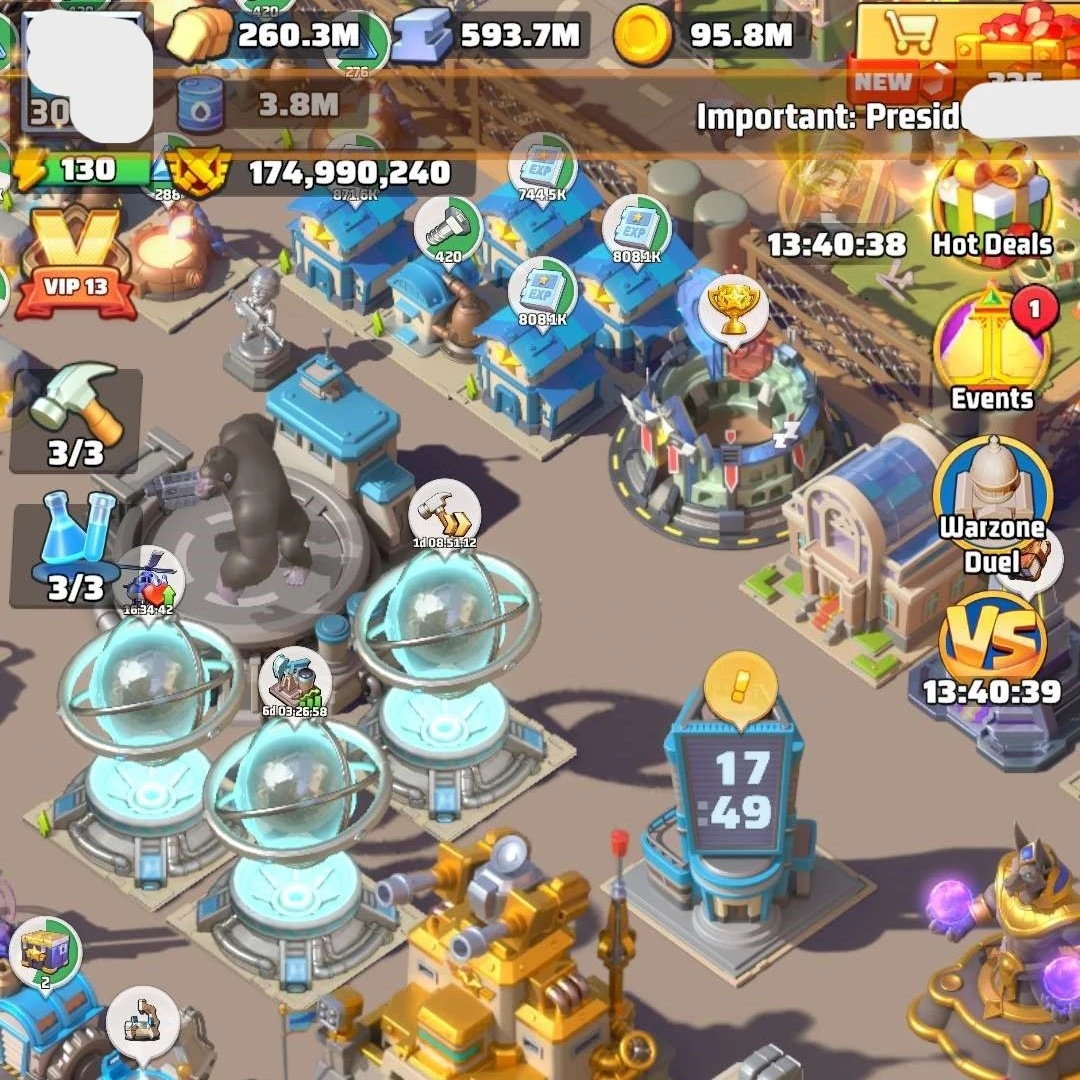
Task: Tap the gold trophy bubble
Action: [x=734, y=305]
